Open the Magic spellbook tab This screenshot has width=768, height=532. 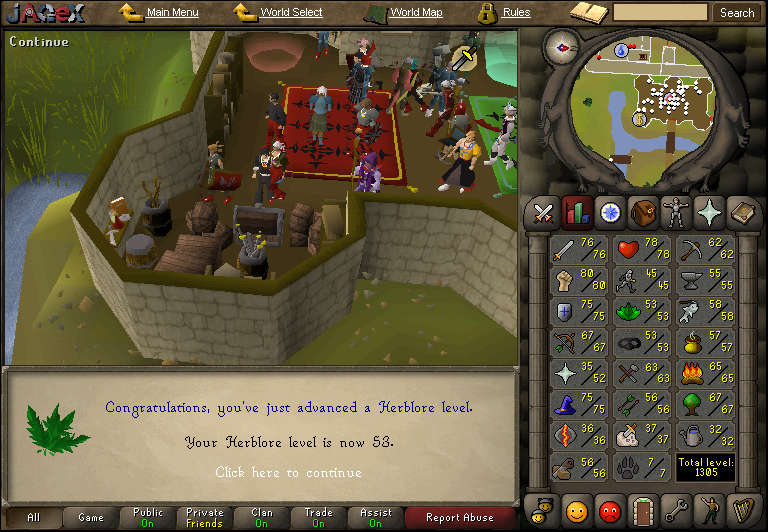pyautogui.click(x=742, y=213)
